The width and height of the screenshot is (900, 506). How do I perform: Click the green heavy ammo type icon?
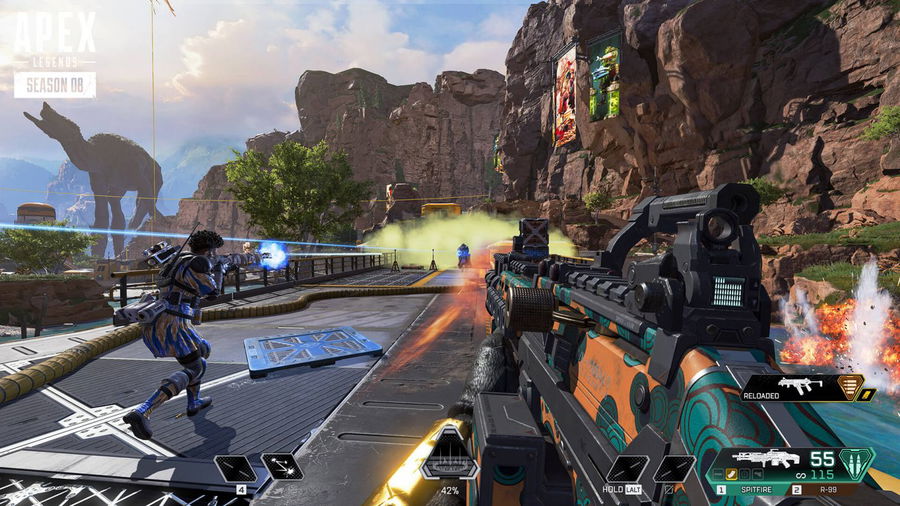tap(856, 465)
